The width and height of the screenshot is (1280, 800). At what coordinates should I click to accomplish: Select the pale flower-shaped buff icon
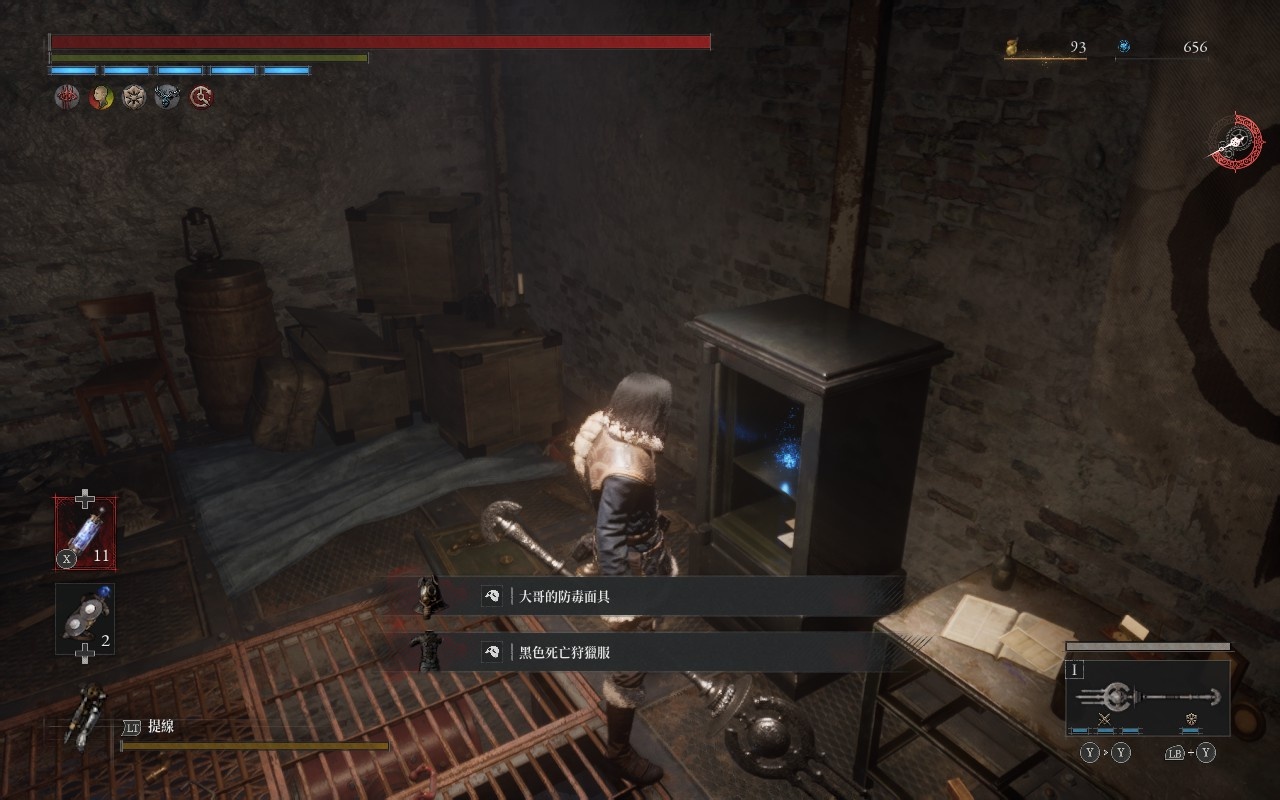[x=134, y=97]
